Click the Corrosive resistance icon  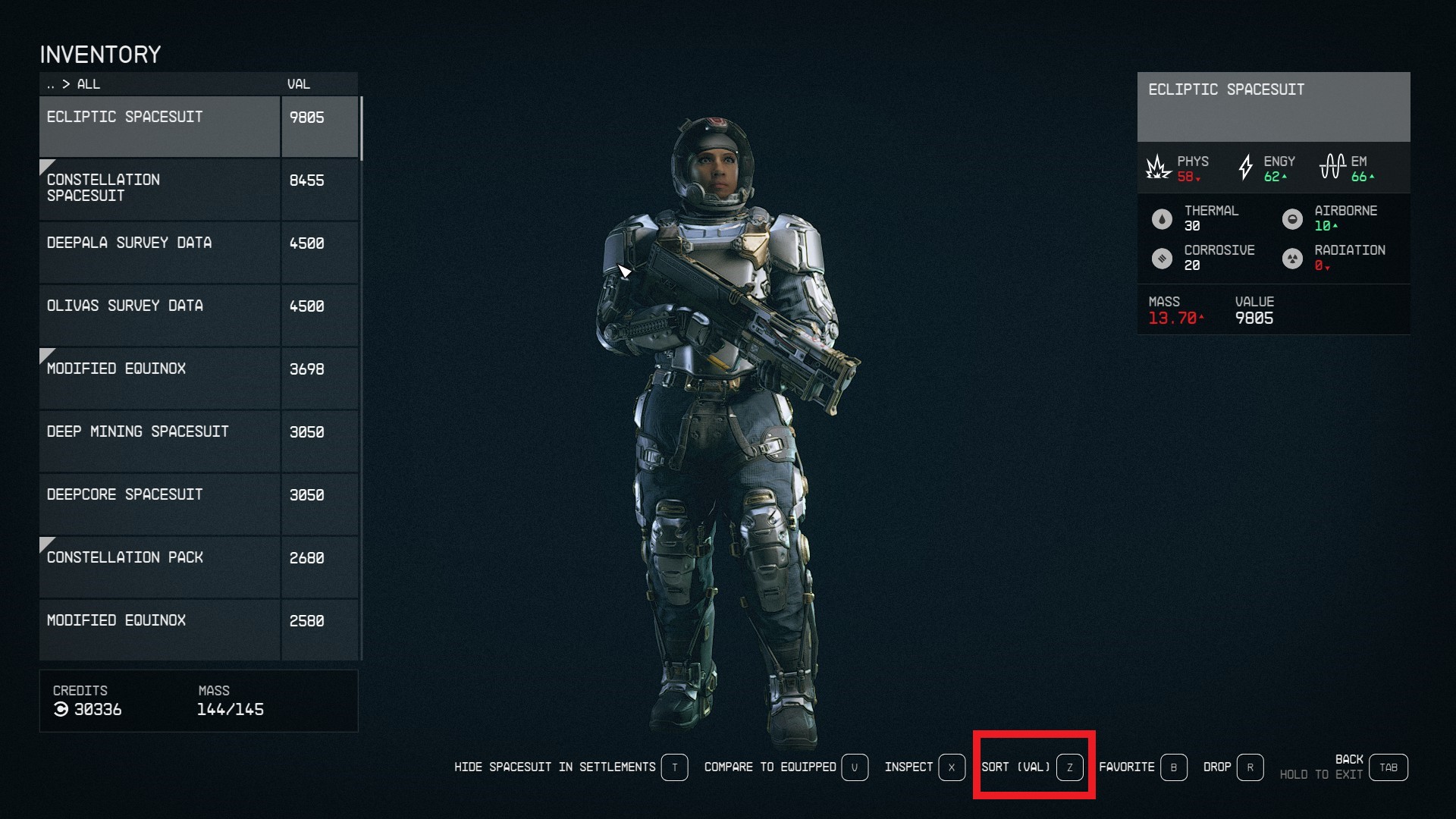[1163, 258]
